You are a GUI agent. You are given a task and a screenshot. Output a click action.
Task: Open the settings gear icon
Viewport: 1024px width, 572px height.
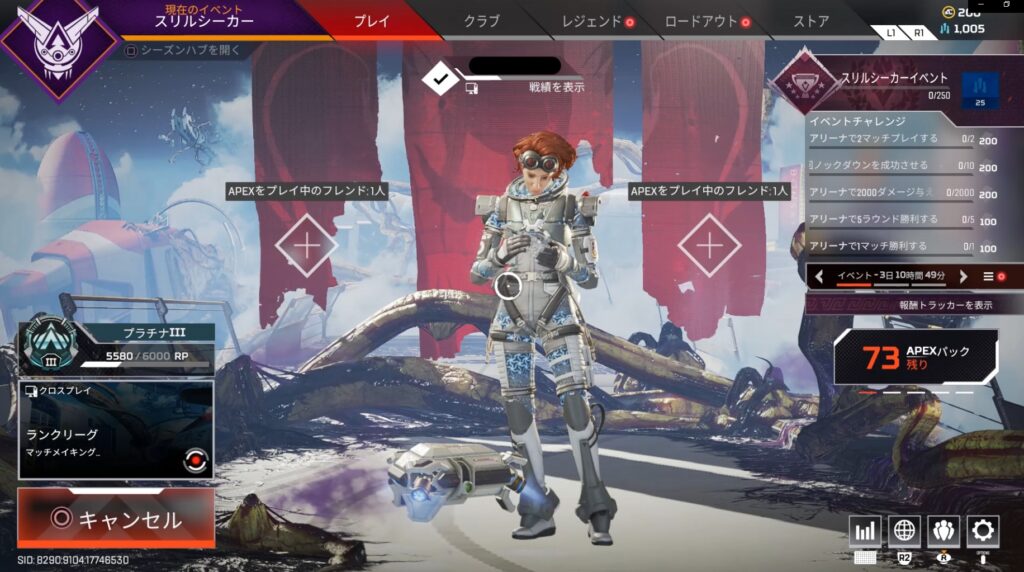pos(983,531)
